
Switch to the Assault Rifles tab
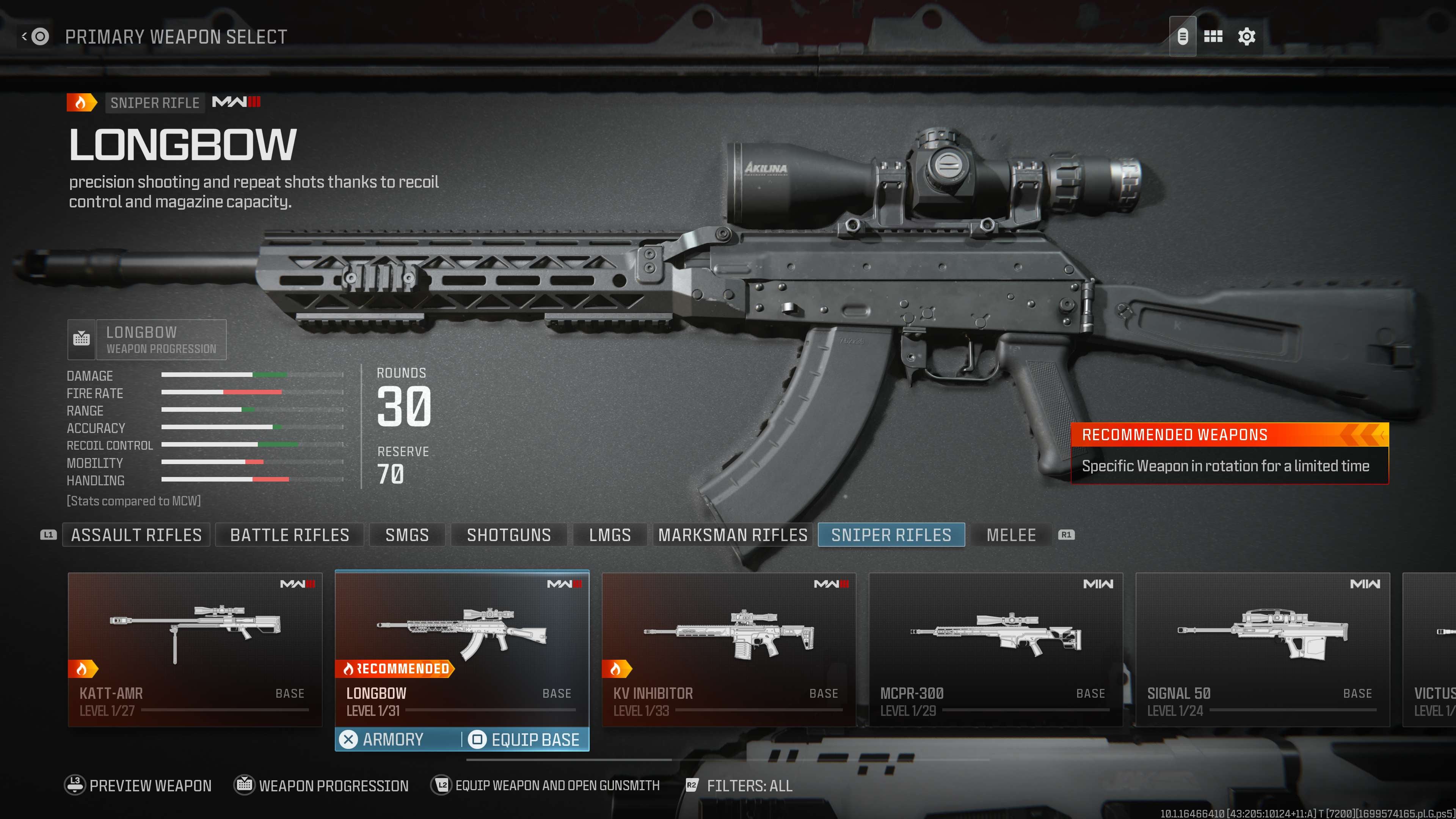click(x=136, y=535)
